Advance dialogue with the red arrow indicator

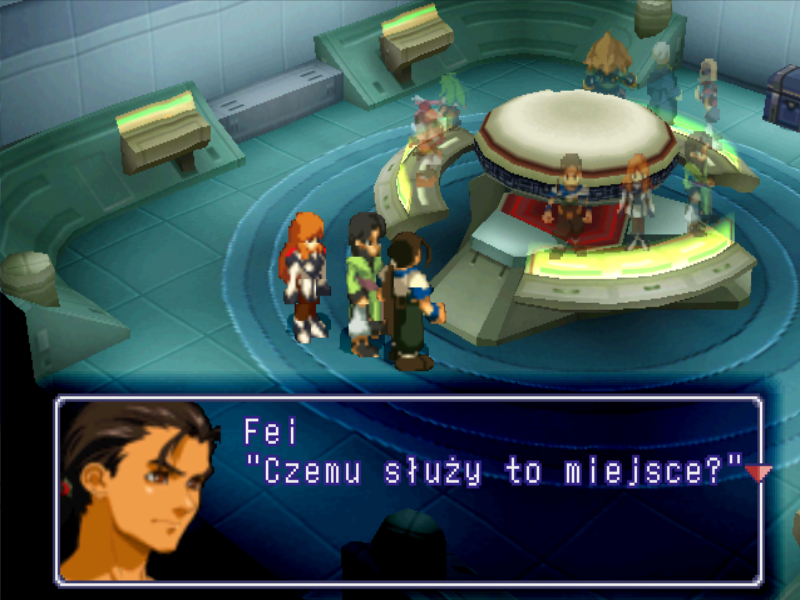click(x=759, y=472)
